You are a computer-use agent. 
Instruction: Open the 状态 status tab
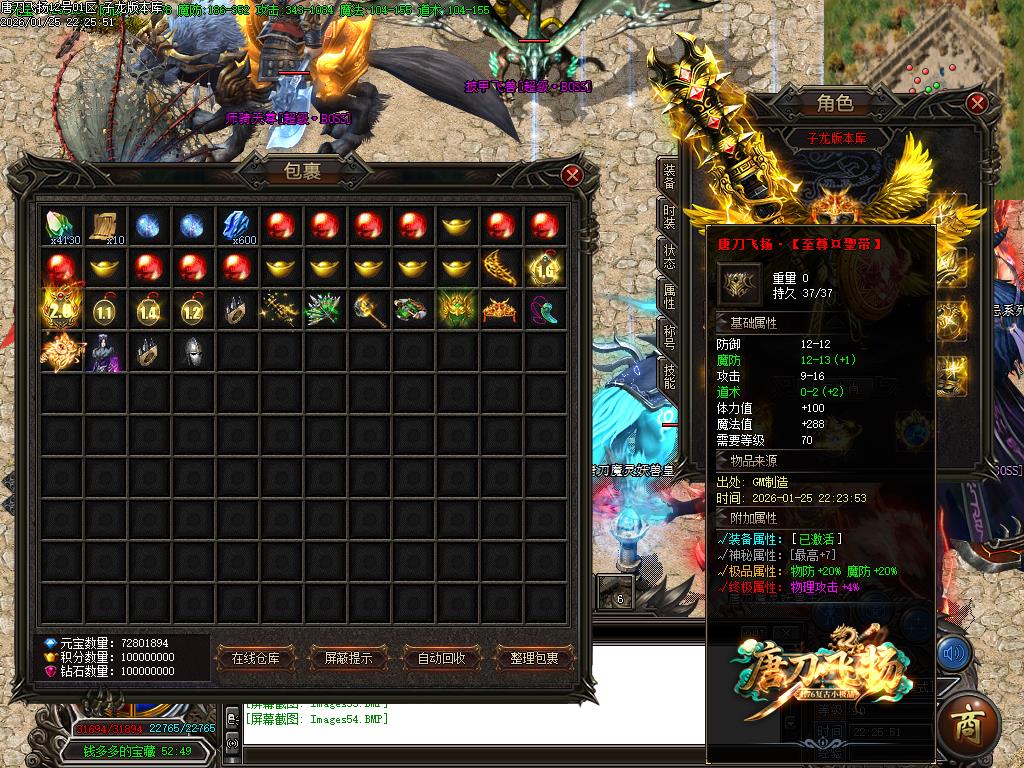(669, 256)
